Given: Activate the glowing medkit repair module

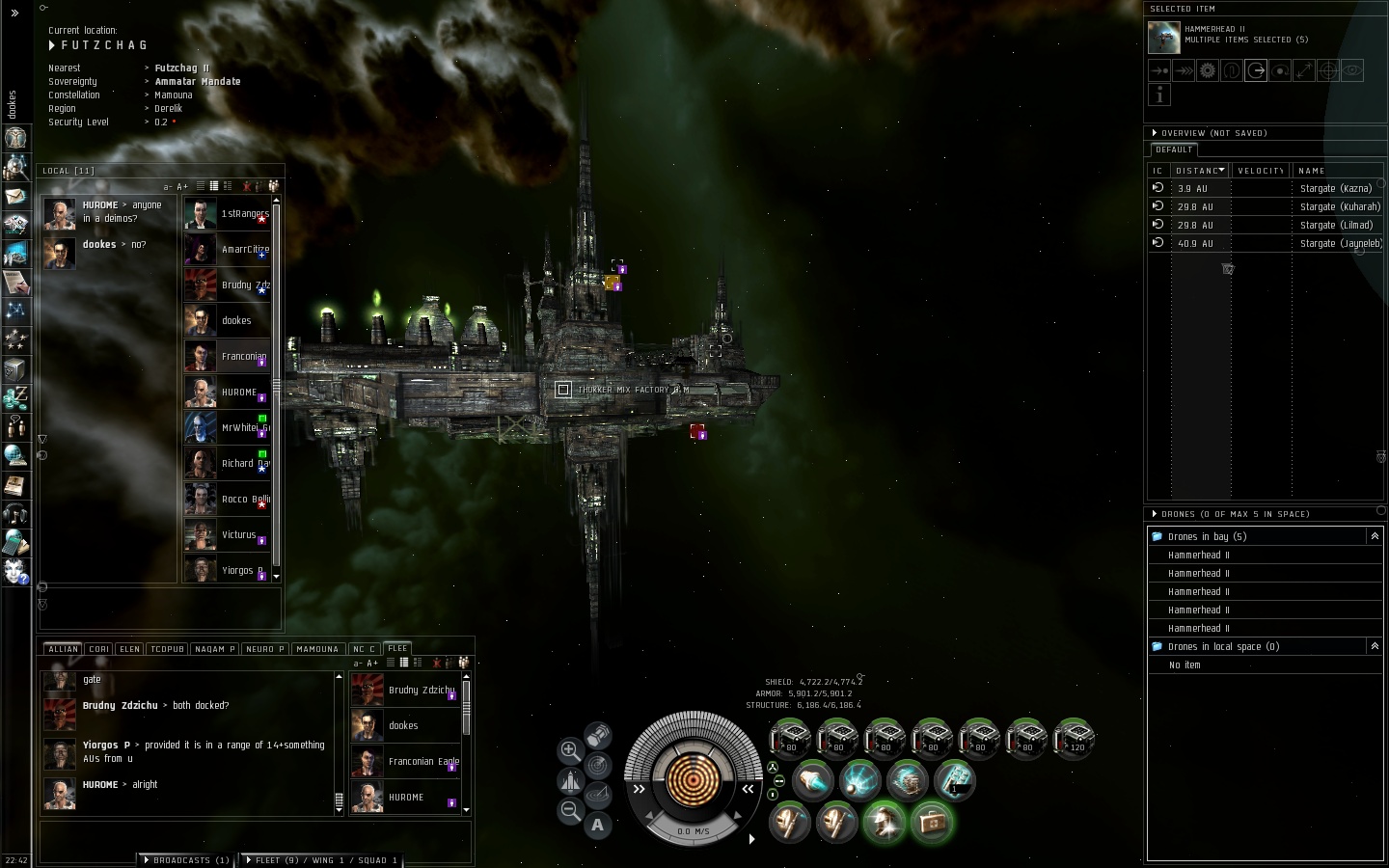Looking at the screenshot, I should (931, 822).
